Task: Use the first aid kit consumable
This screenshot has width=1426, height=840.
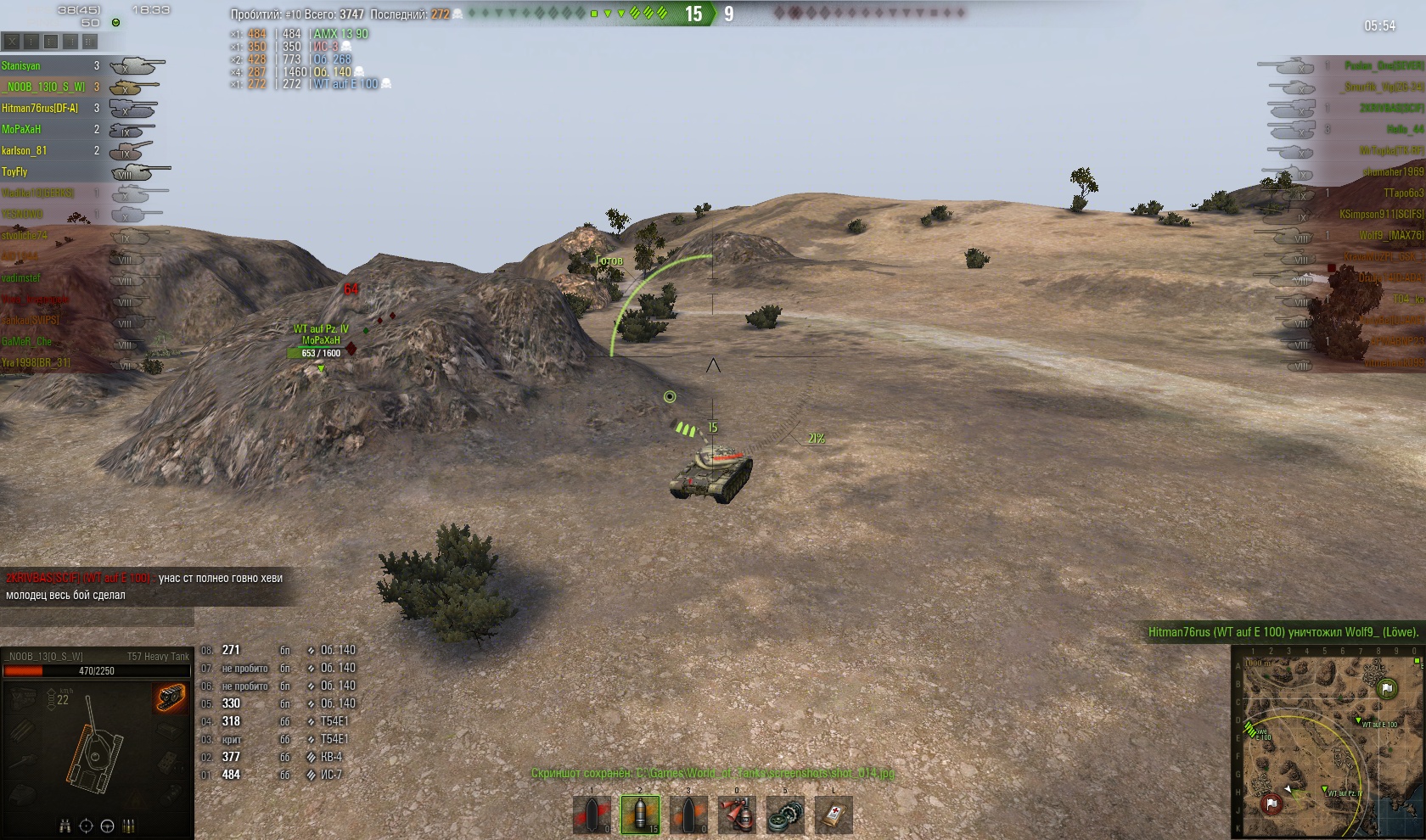Action: (x=834, y=815)
